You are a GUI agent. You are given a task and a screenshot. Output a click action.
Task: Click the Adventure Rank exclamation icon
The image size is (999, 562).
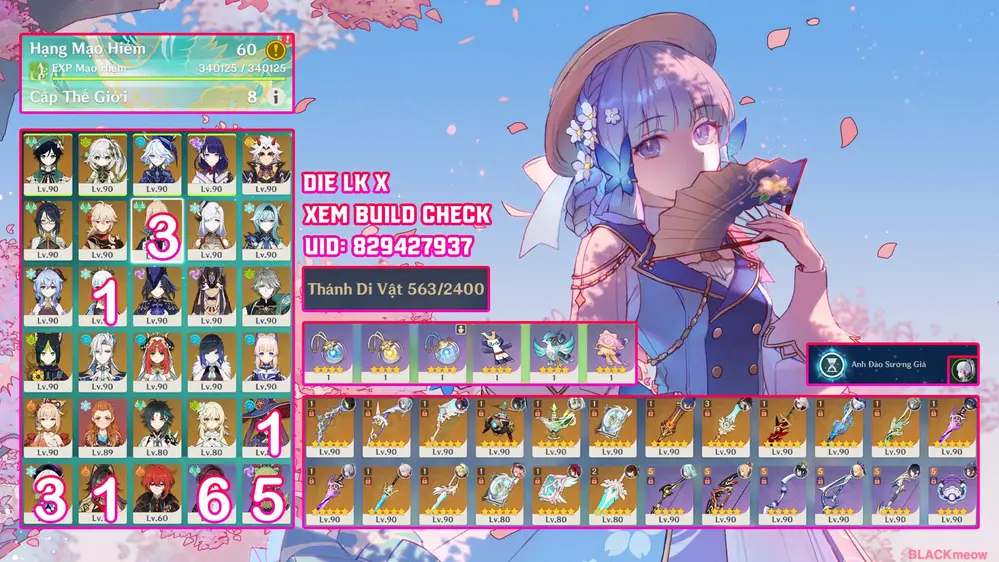click(276, 49)
